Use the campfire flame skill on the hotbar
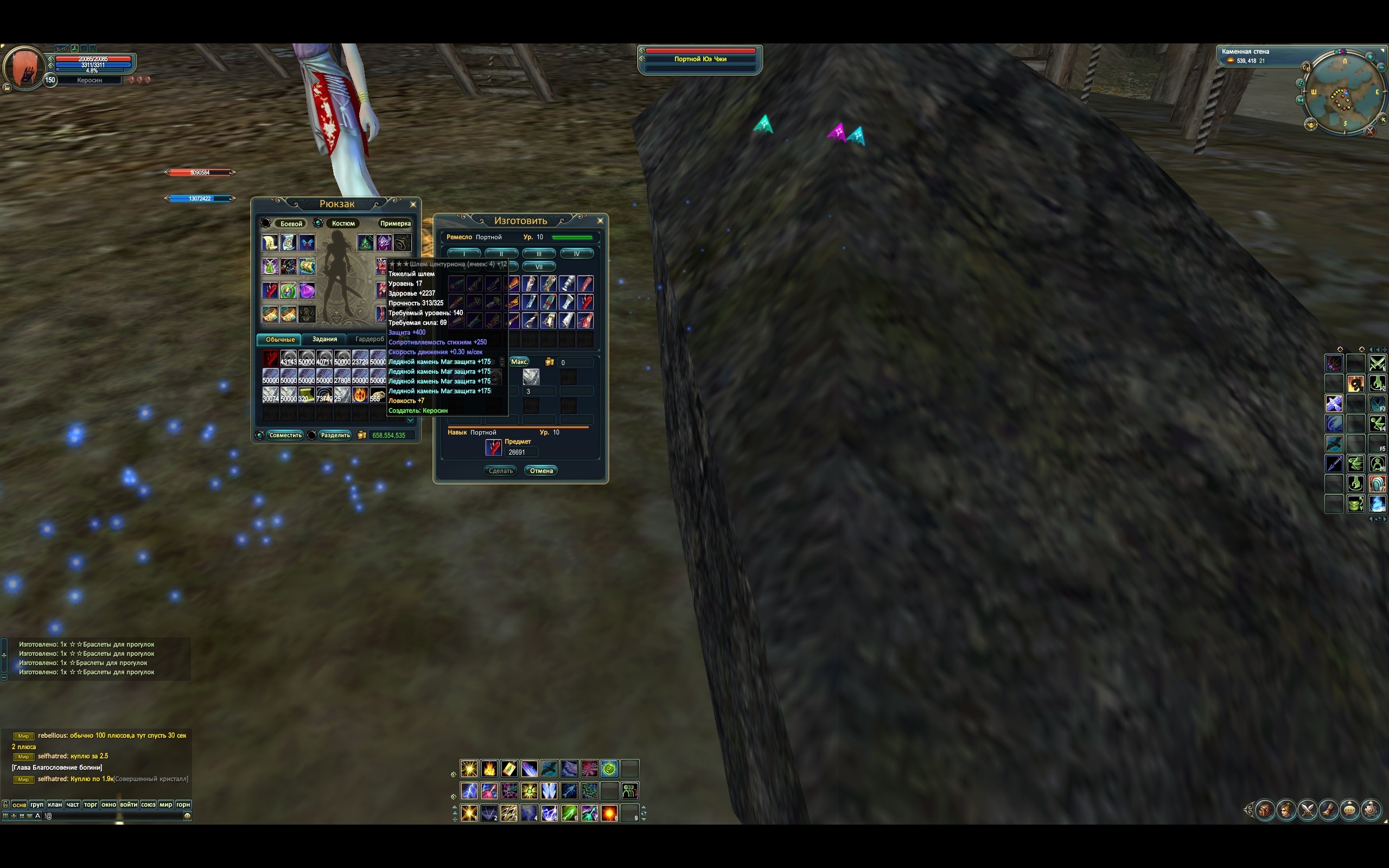Image resolution: width=1389 pixels, height=868 pixels. (x=489, y=768)
